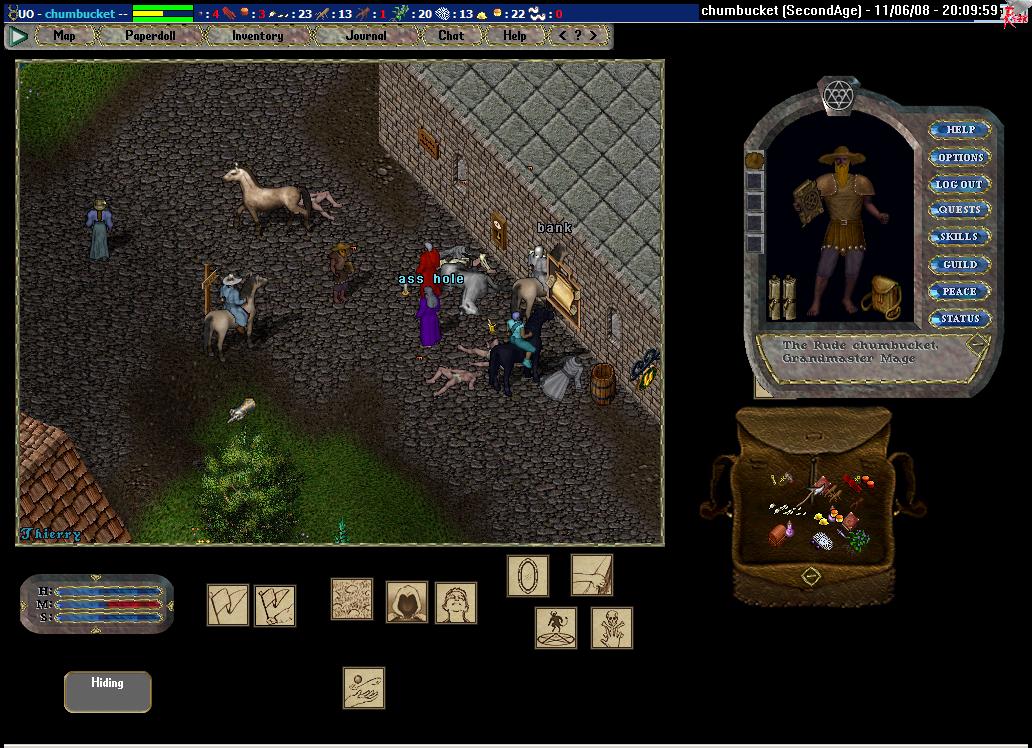Show the SKILLS list
This screenshot has height=748, width=1032.
pyautogui.click(x=960, y=237)
